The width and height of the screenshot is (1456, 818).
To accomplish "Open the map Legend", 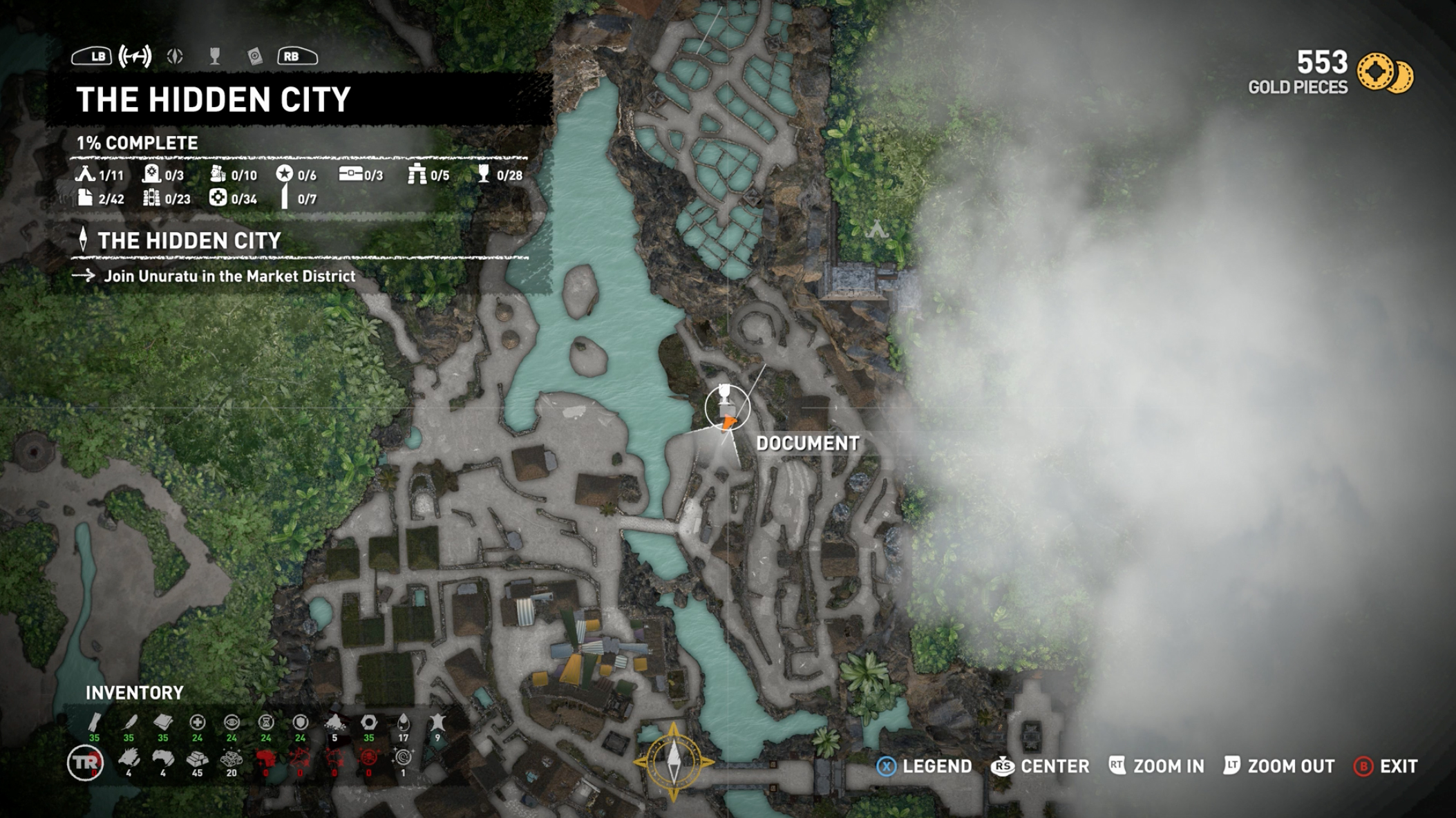I will pos(924,766).
